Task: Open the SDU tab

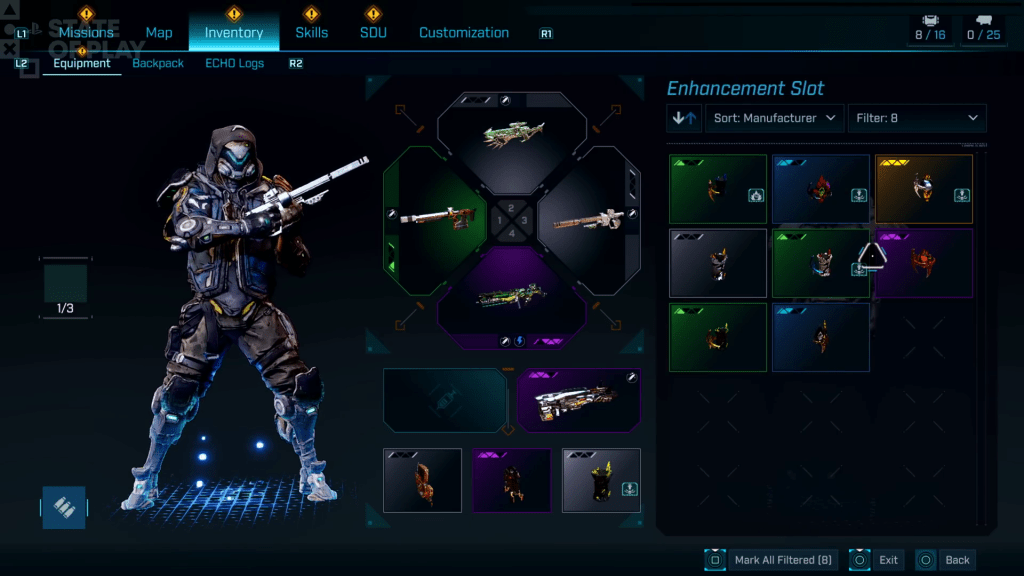Action: [373, 32]
